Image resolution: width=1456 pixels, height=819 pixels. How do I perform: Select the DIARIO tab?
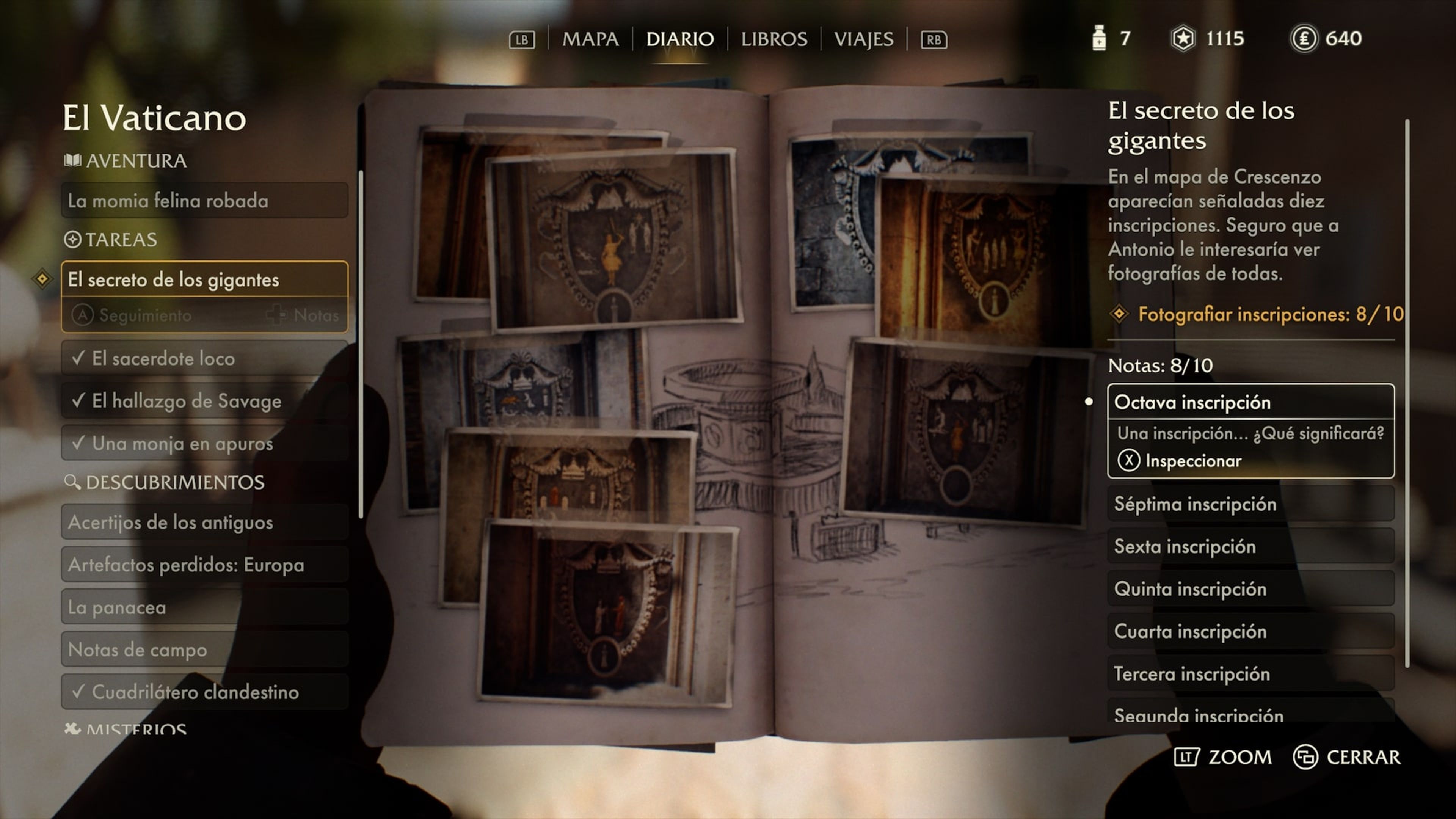tap(679, 39)
